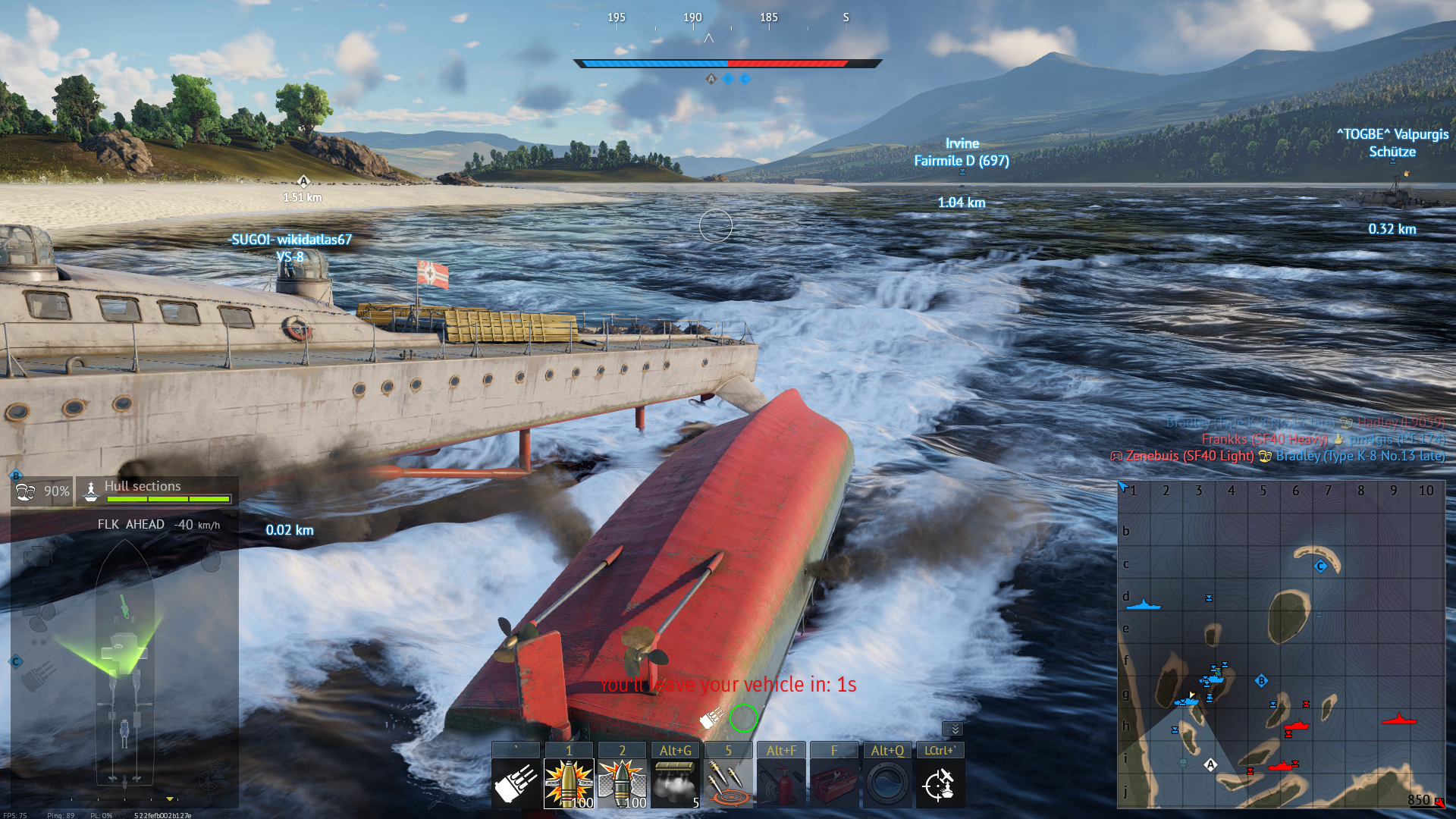Start repairs with the red toolbox
Screen dimensions: 1456x819
834,783
